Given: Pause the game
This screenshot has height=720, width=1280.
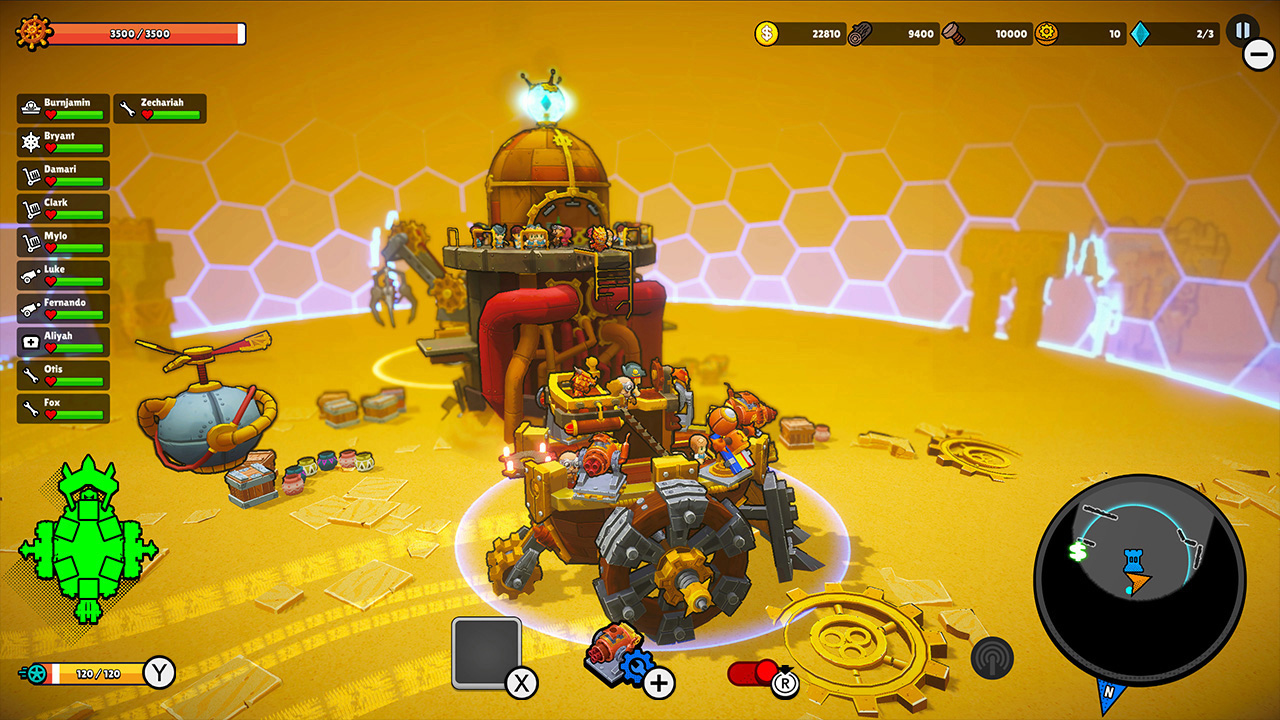Looking at the screenshot, I should [1242, 31].
